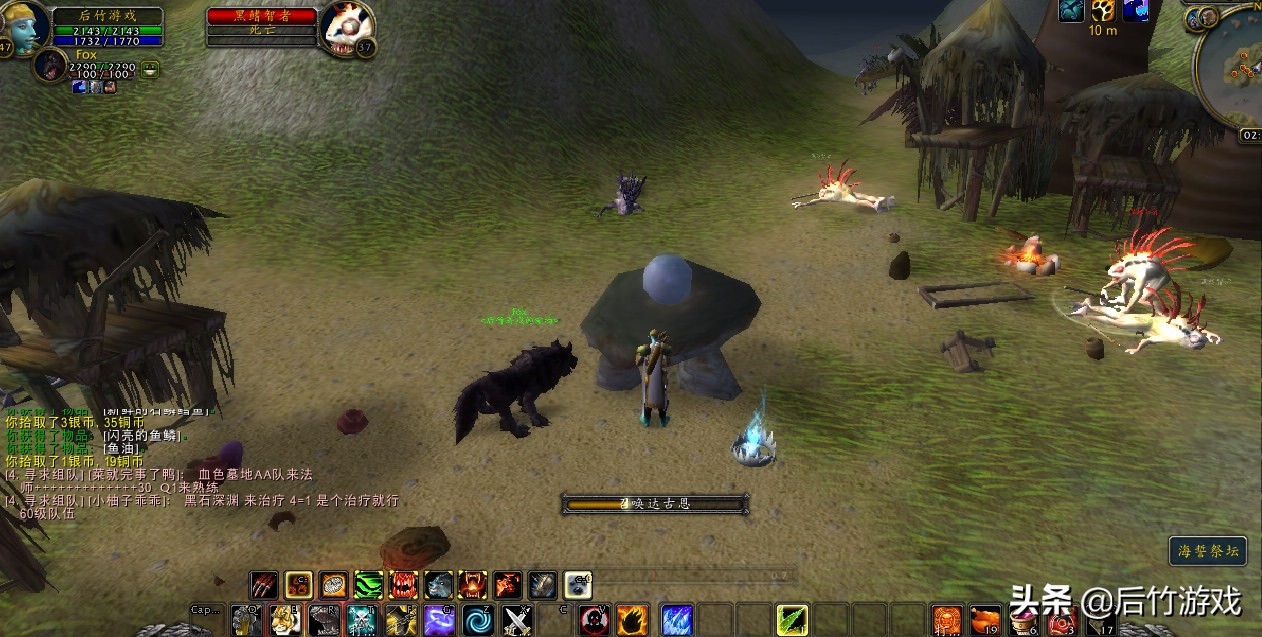Use the claw attack pet ability
The image size is (1262, 637).
click(264, 585)
